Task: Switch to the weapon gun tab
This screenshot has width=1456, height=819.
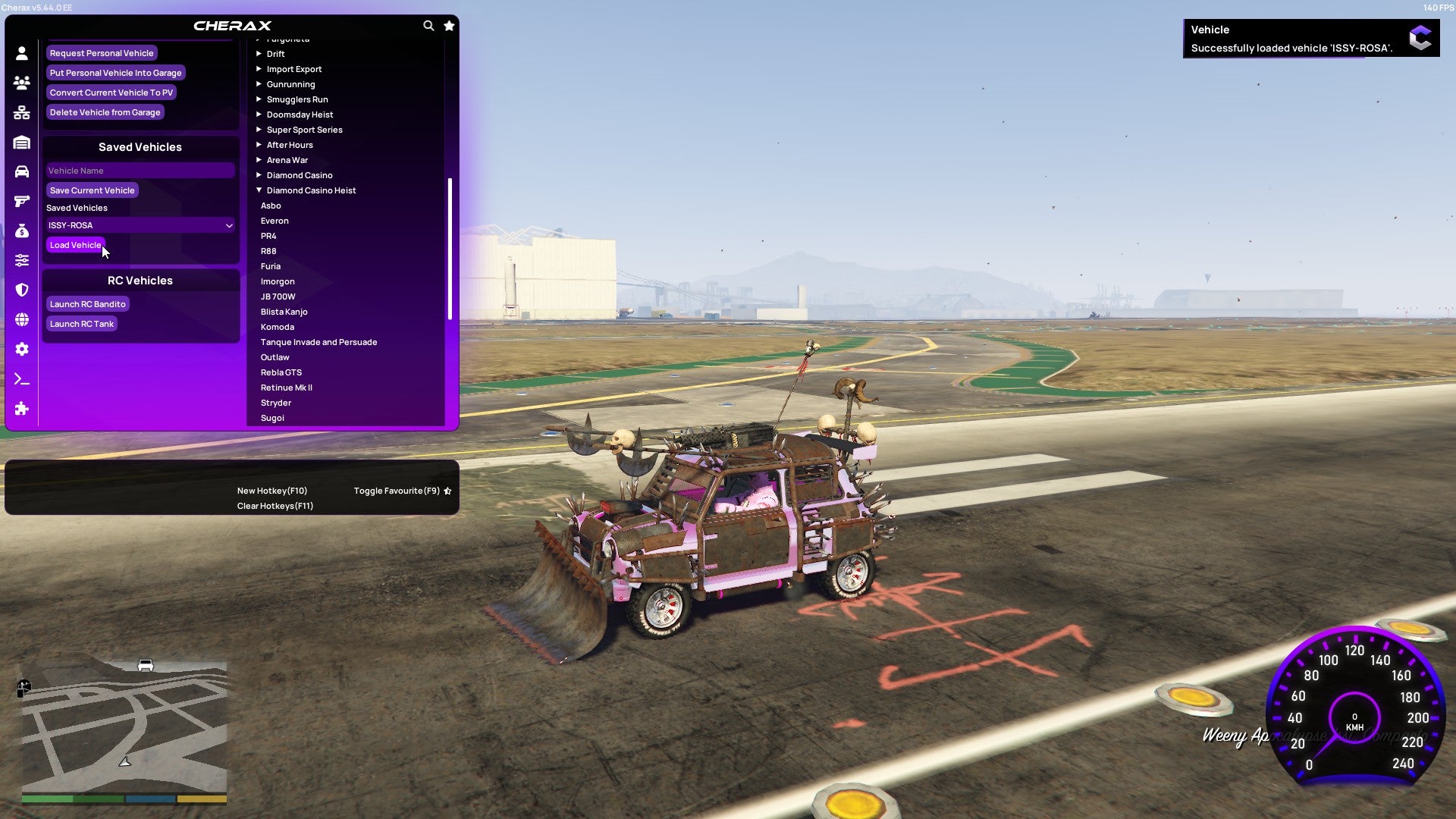Action: pos(22,201)
